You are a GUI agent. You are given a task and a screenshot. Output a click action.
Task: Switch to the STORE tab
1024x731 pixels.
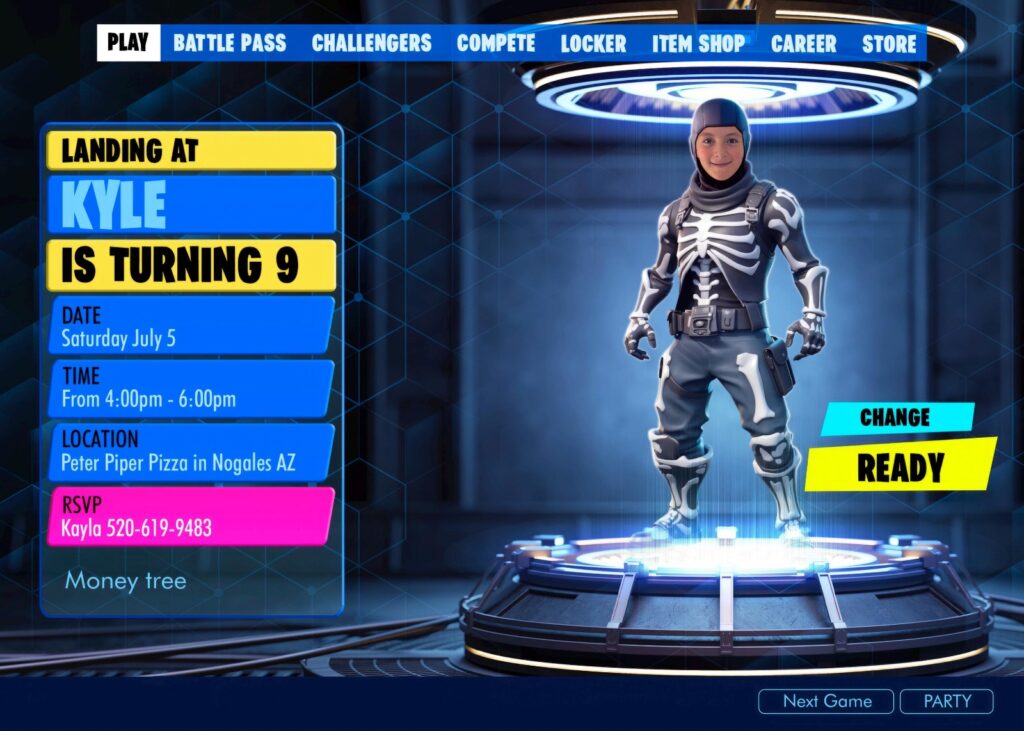889,43
